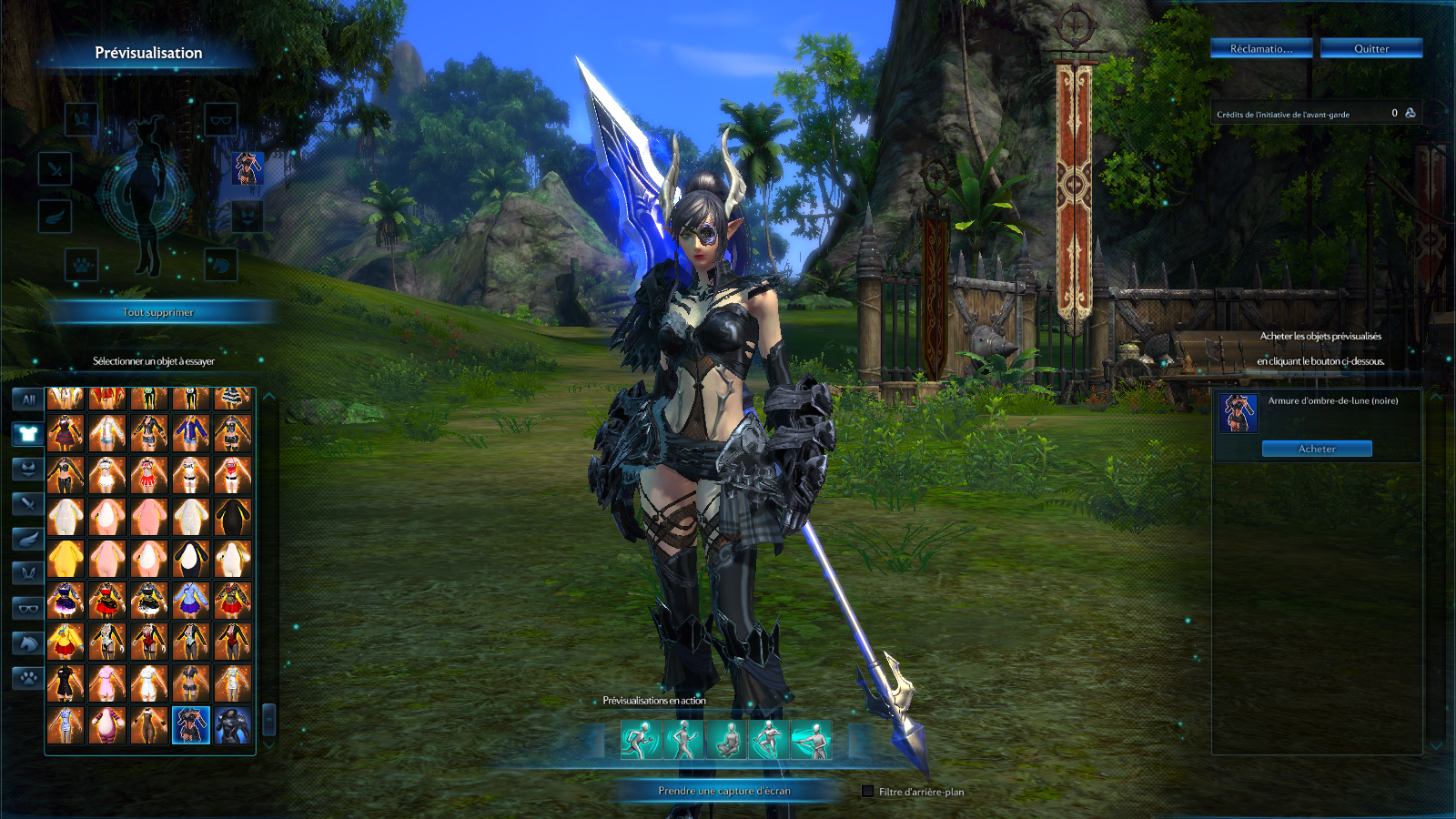Switch to the shirt costume category tab
Screen dimensions: 1456x819
[x=28, y=433]
